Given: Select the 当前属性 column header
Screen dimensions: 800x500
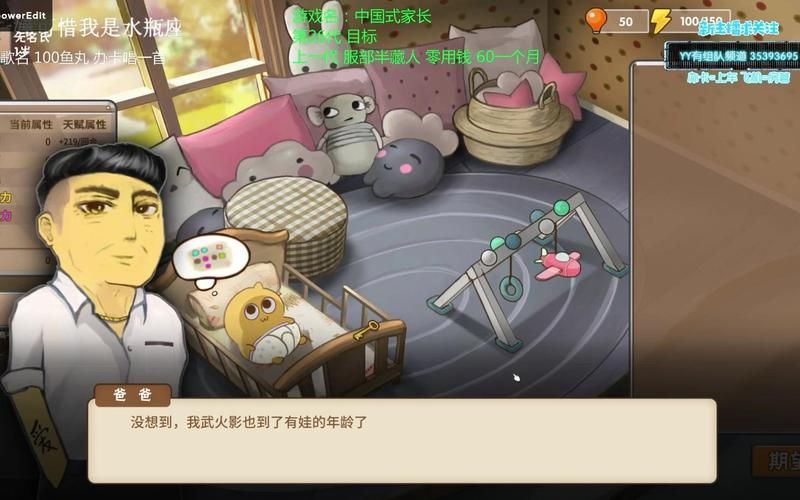Looking at the screenshot, I should pos(29,124).
